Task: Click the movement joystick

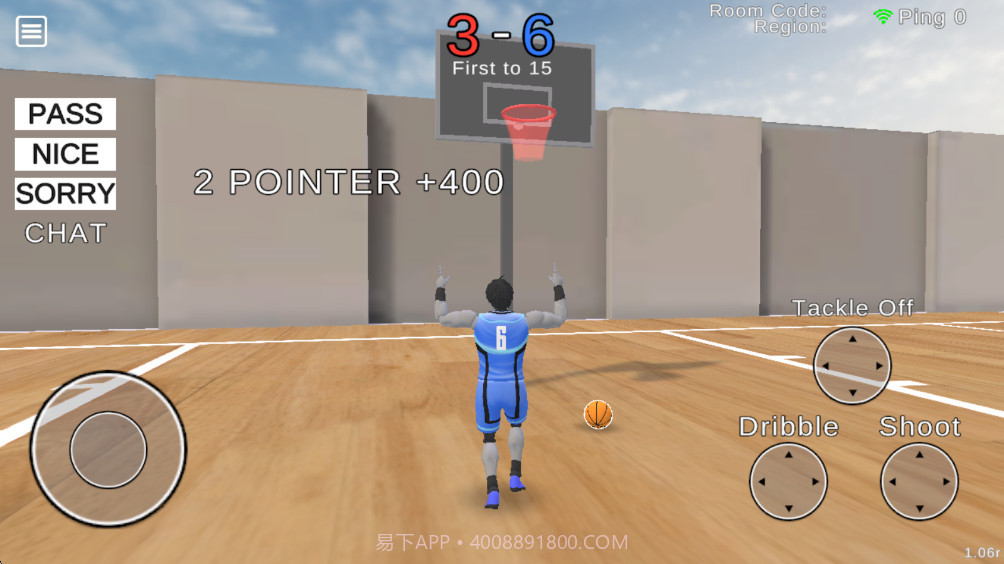Action: (x=108, y=449)
